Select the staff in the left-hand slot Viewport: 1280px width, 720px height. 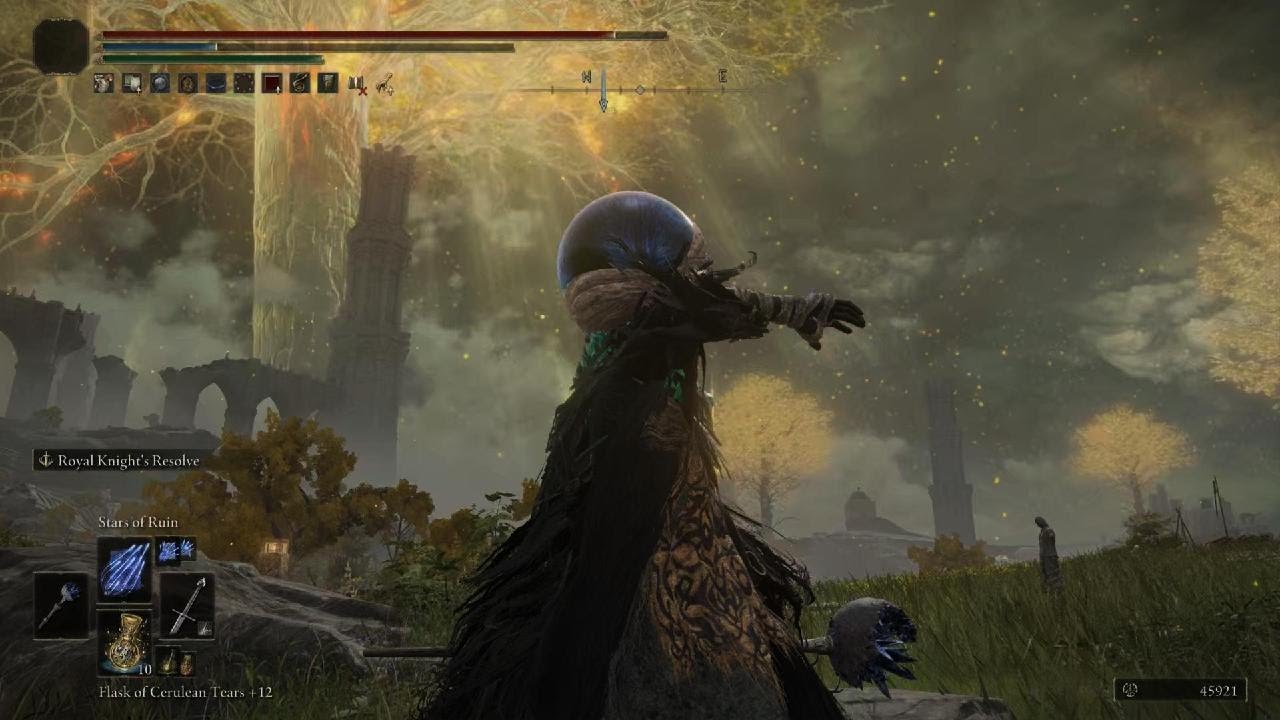coord(58,606)
